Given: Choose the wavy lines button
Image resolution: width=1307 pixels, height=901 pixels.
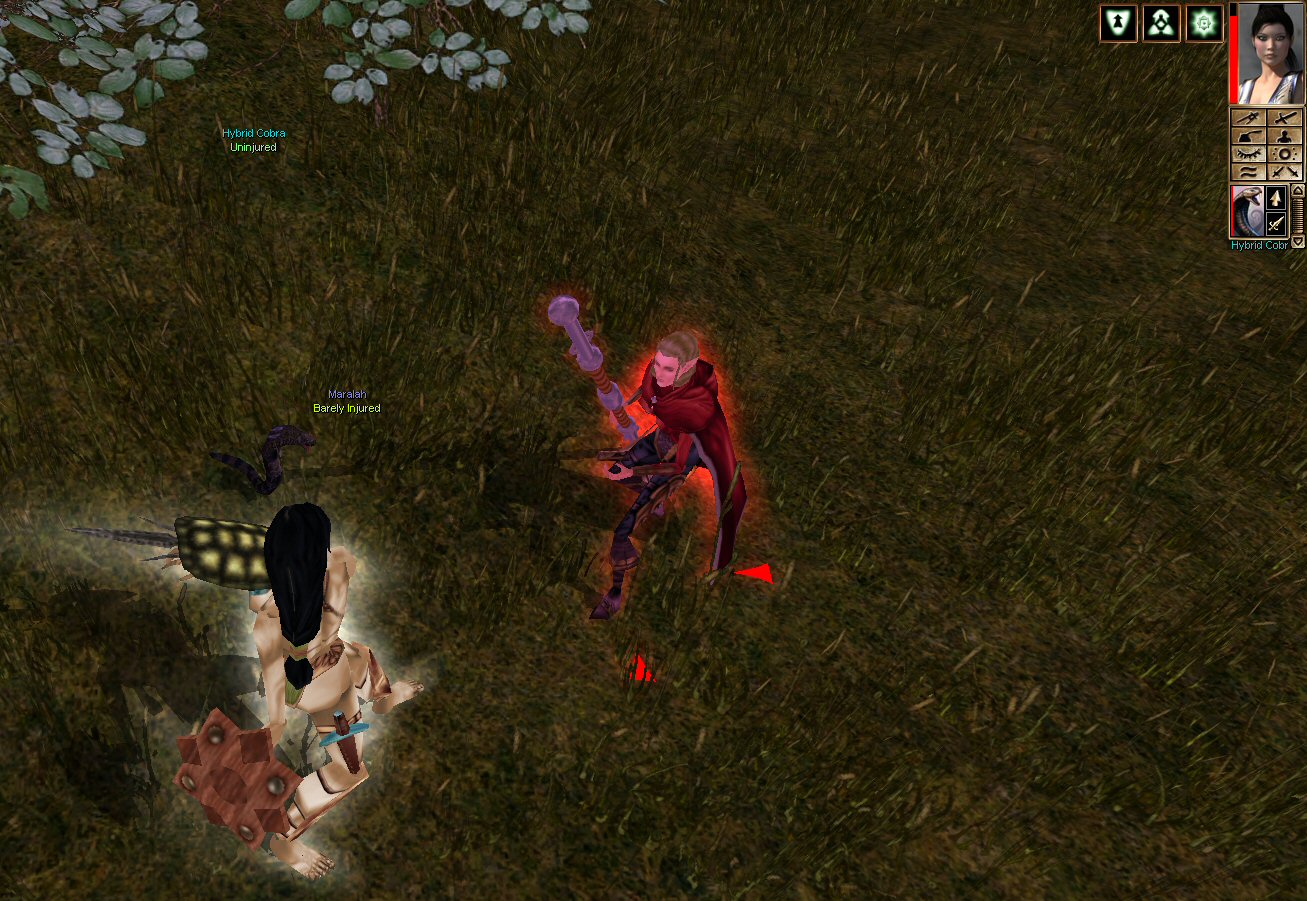Looking at the screenshot, I should pyautogui.click(x=1248, y=172).
